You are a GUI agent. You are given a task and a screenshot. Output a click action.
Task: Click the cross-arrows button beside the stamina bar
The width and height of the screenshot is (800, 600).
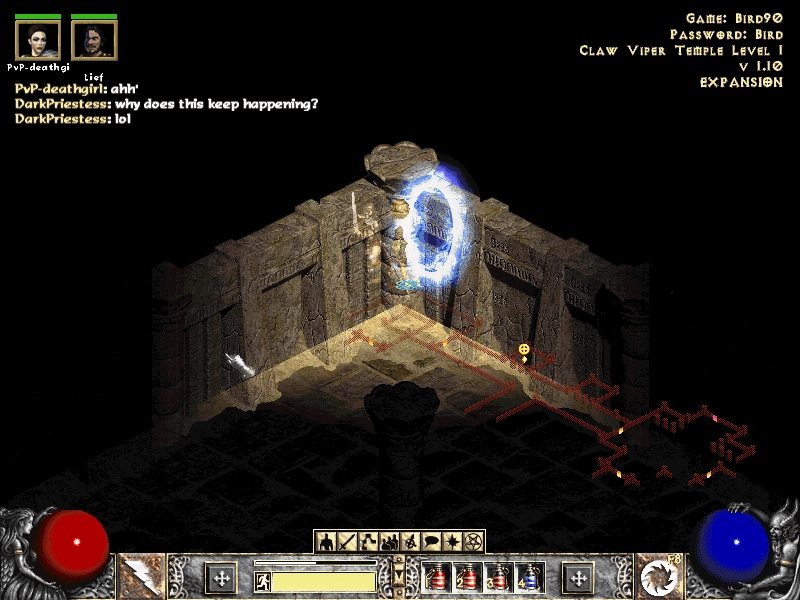point(221,577)
